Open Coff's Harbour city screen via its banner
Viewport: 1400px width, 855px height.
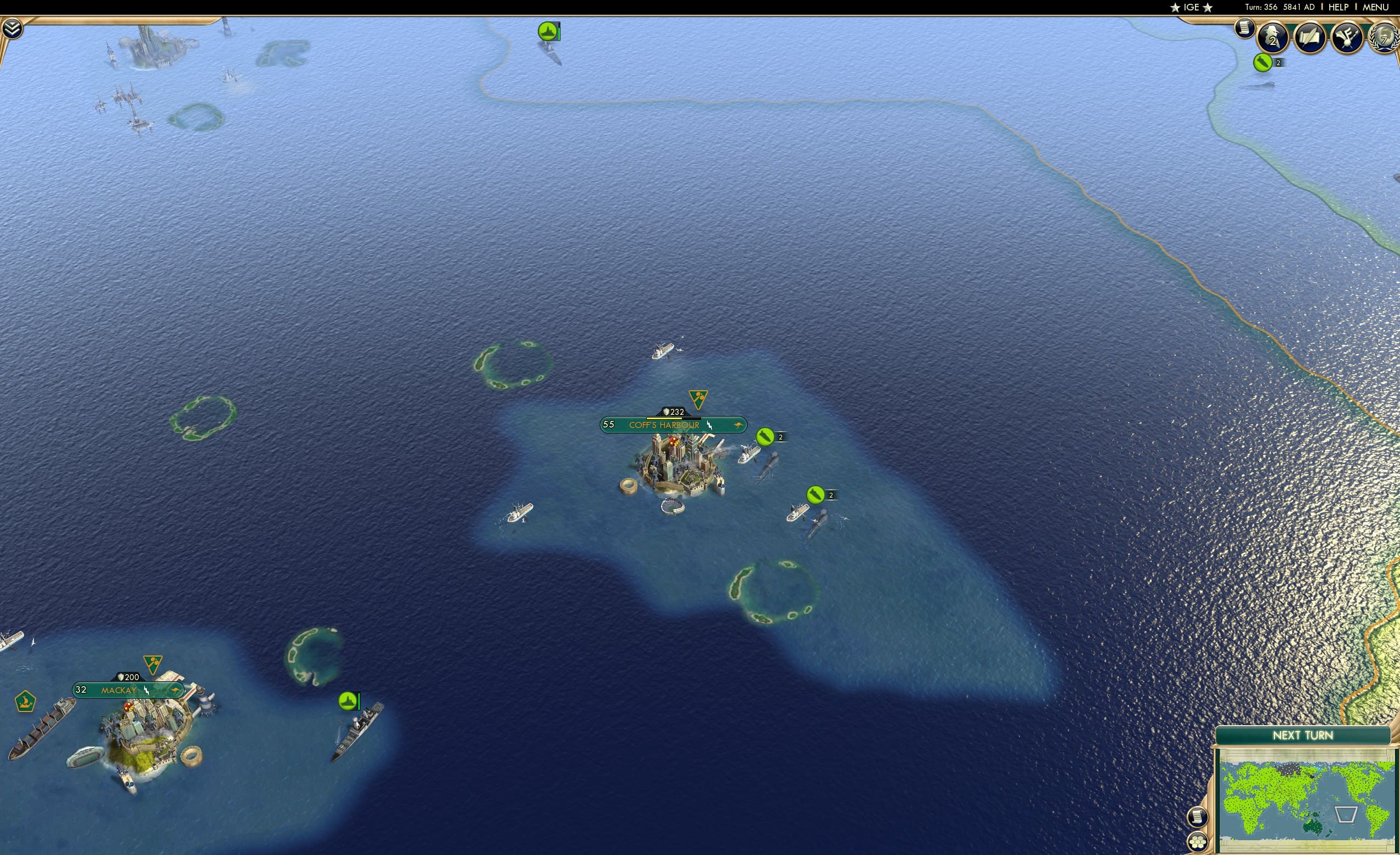click(664, 424)
